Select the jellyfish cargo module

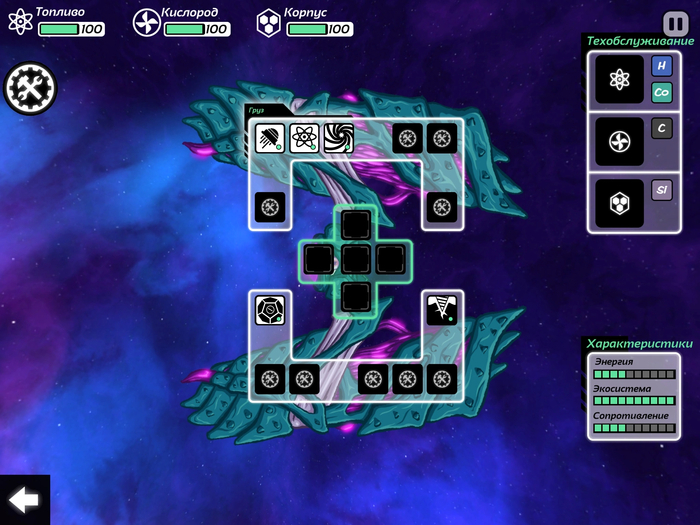pyautogui.click(x=270, y=137)
